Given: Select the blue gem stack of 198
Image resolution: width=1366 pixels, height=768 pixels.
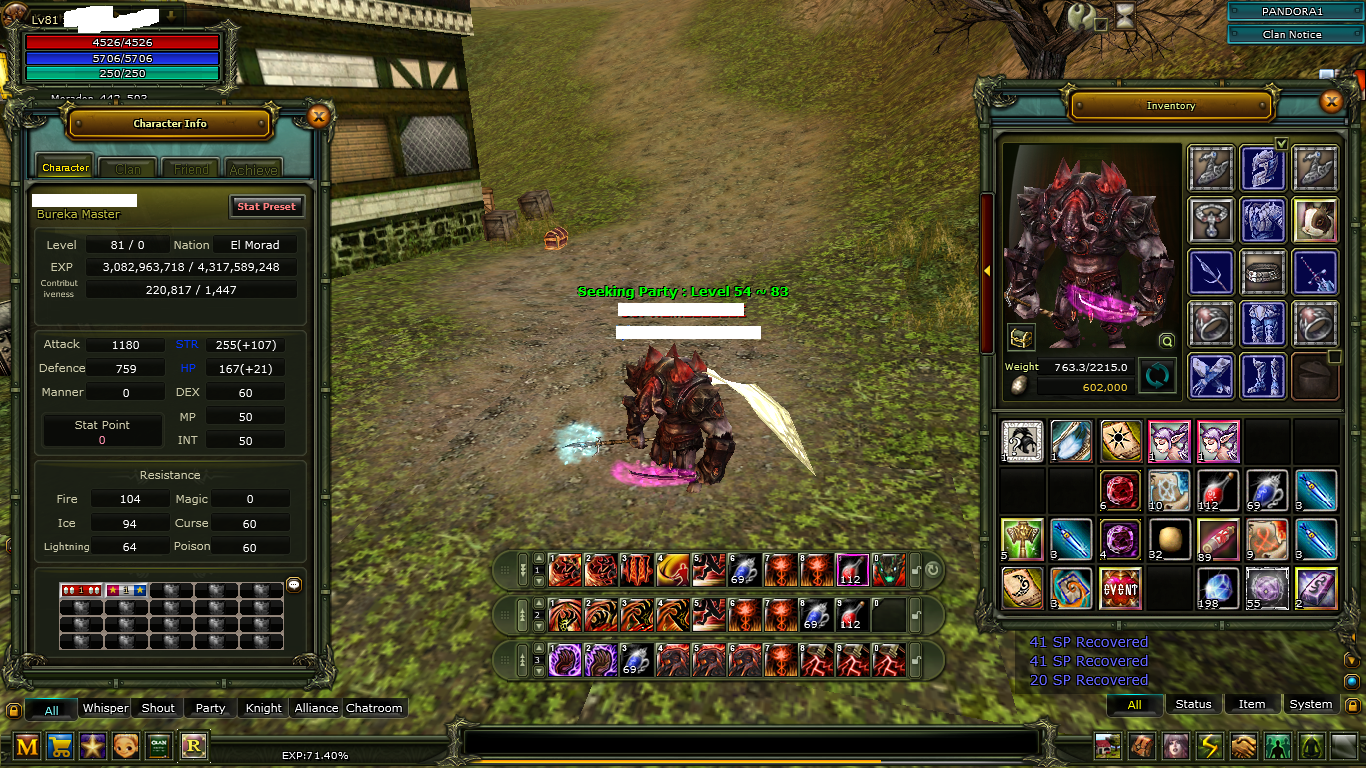Looking at the screenshot, I should tap(1218, 589).
